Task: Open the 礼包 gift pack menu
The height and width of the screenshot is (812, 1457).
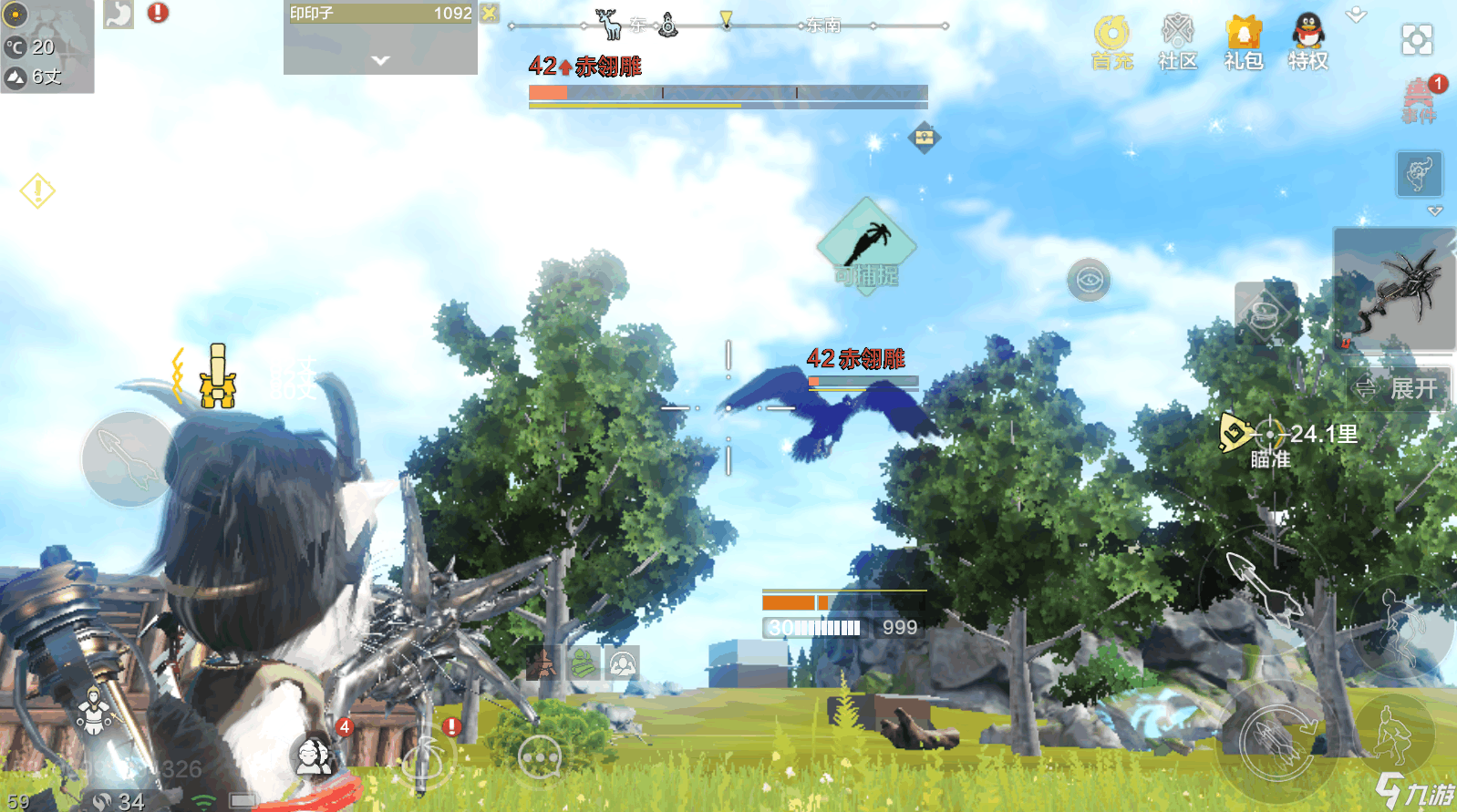Action: pyautogui.click(x=1243, y=42)
